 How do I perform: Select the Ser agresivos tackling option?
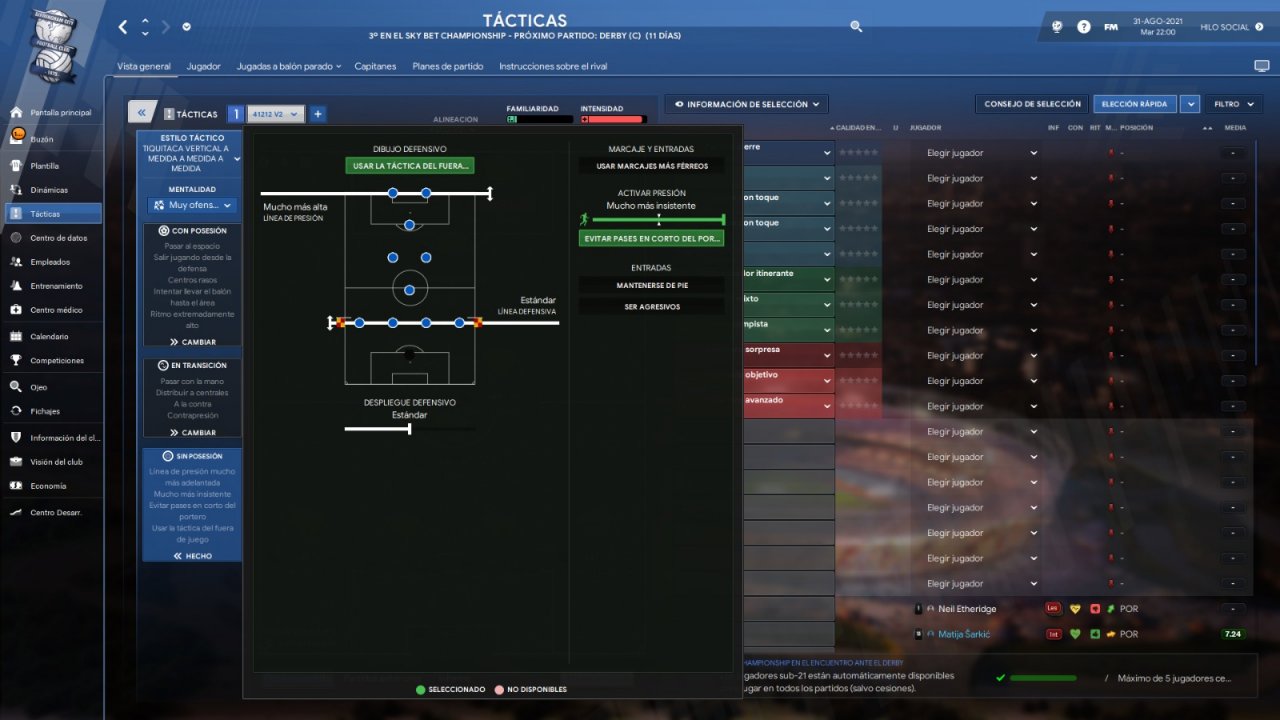pos(651,307)
